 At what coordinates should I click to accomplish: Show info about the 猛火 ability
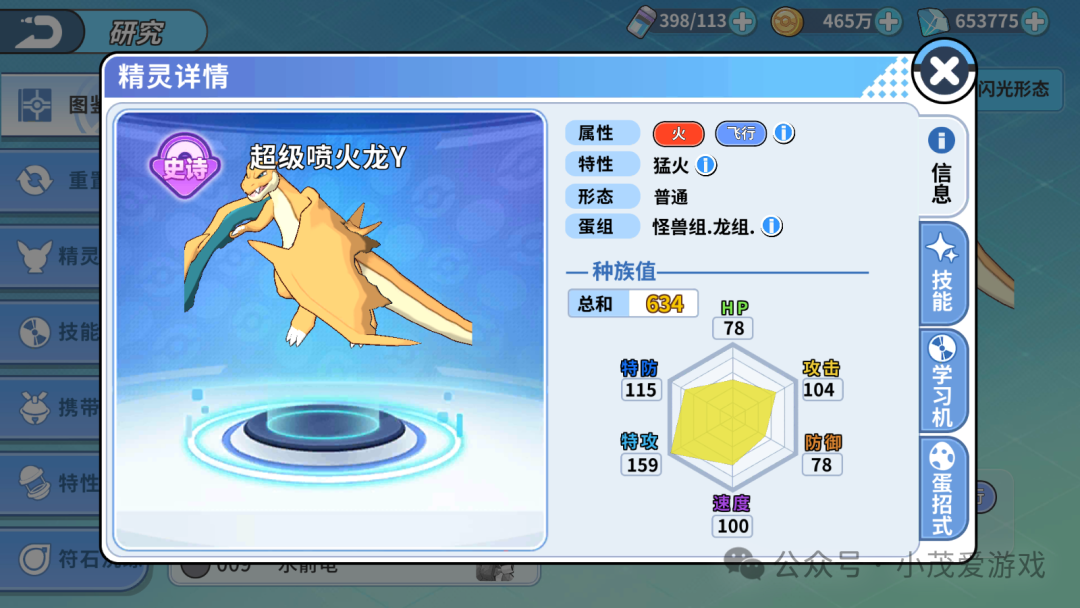(706, 164)
